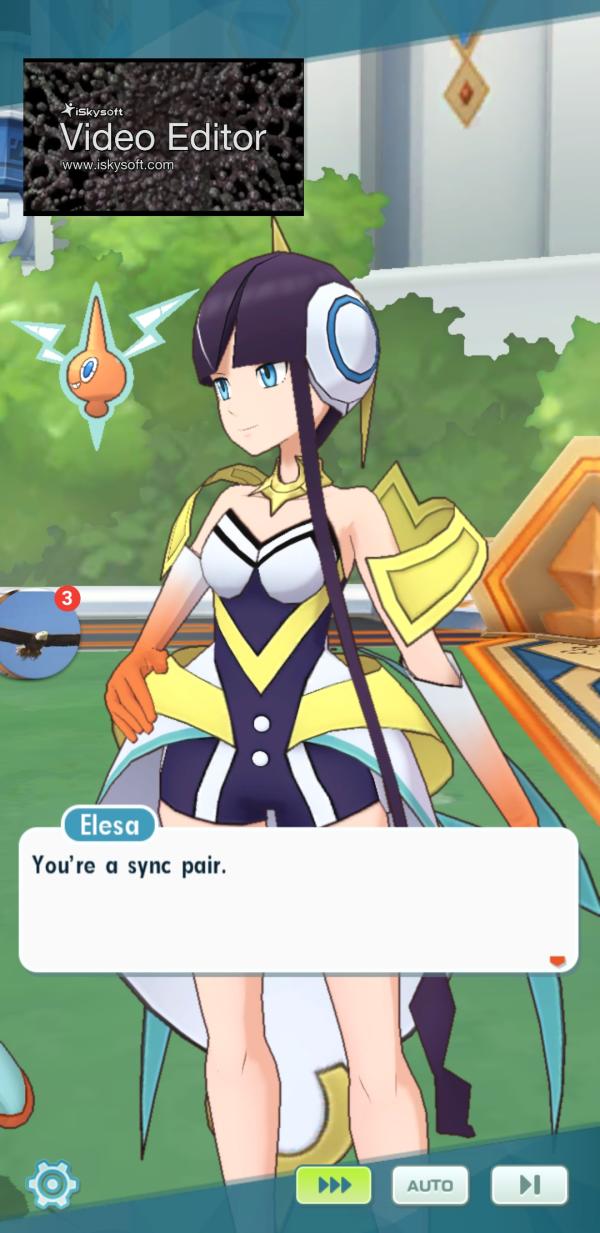Activate the green fast-forward button
Screen dimensions: 600x1233
point(333,1185)
